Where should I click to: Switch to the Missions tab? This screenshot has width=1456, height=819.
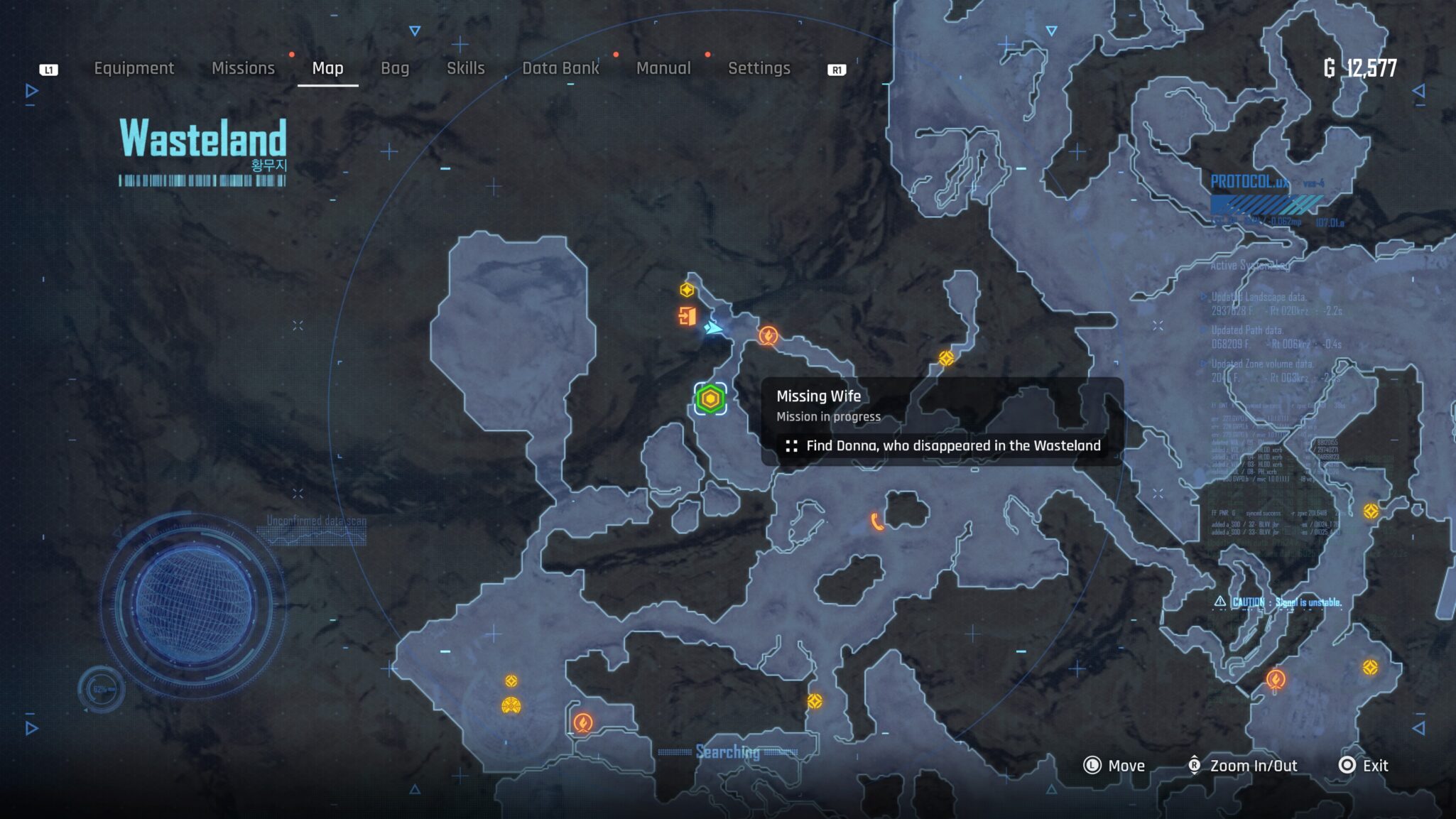point(243,68)
